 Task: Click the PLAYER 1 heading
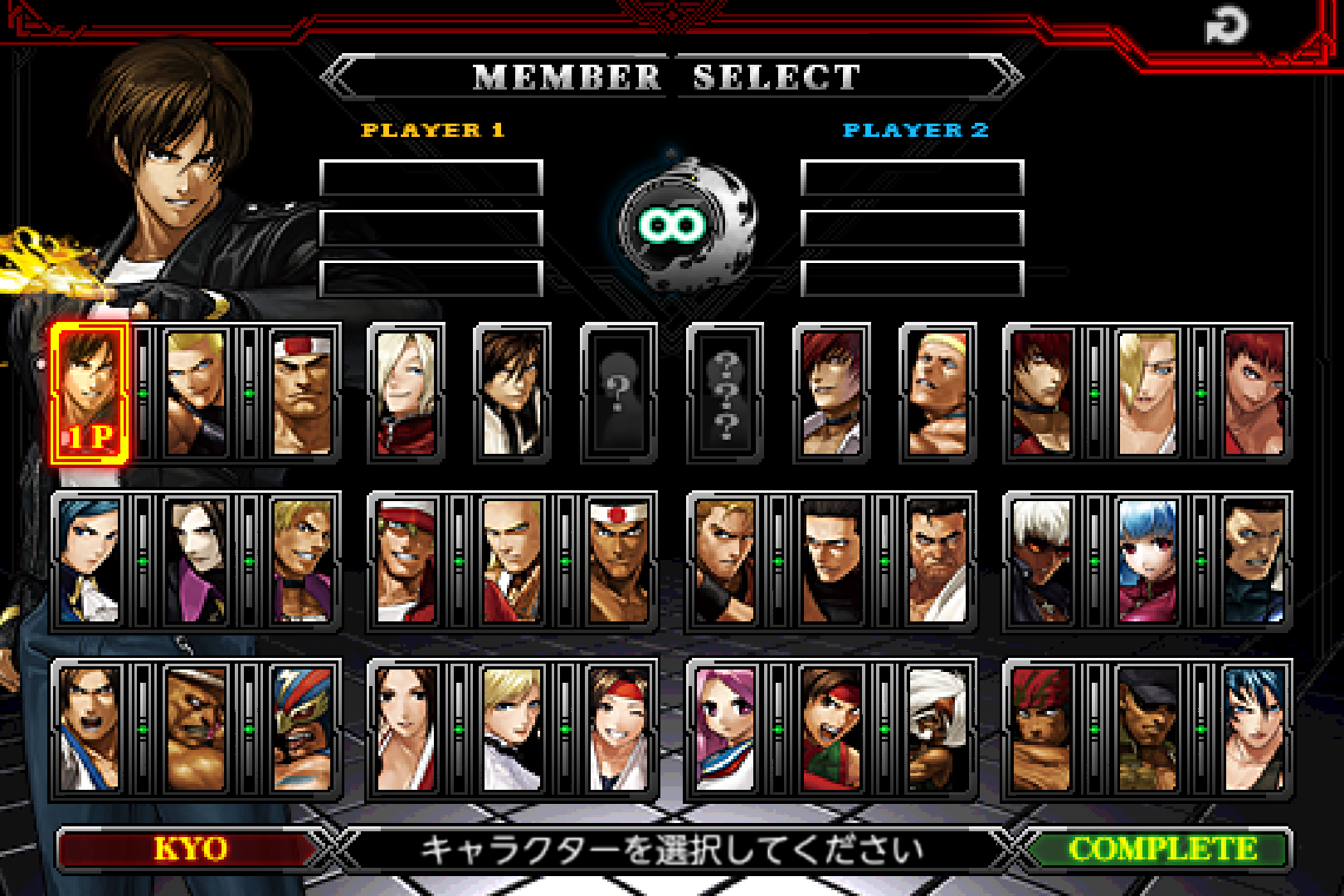point(431,129)
